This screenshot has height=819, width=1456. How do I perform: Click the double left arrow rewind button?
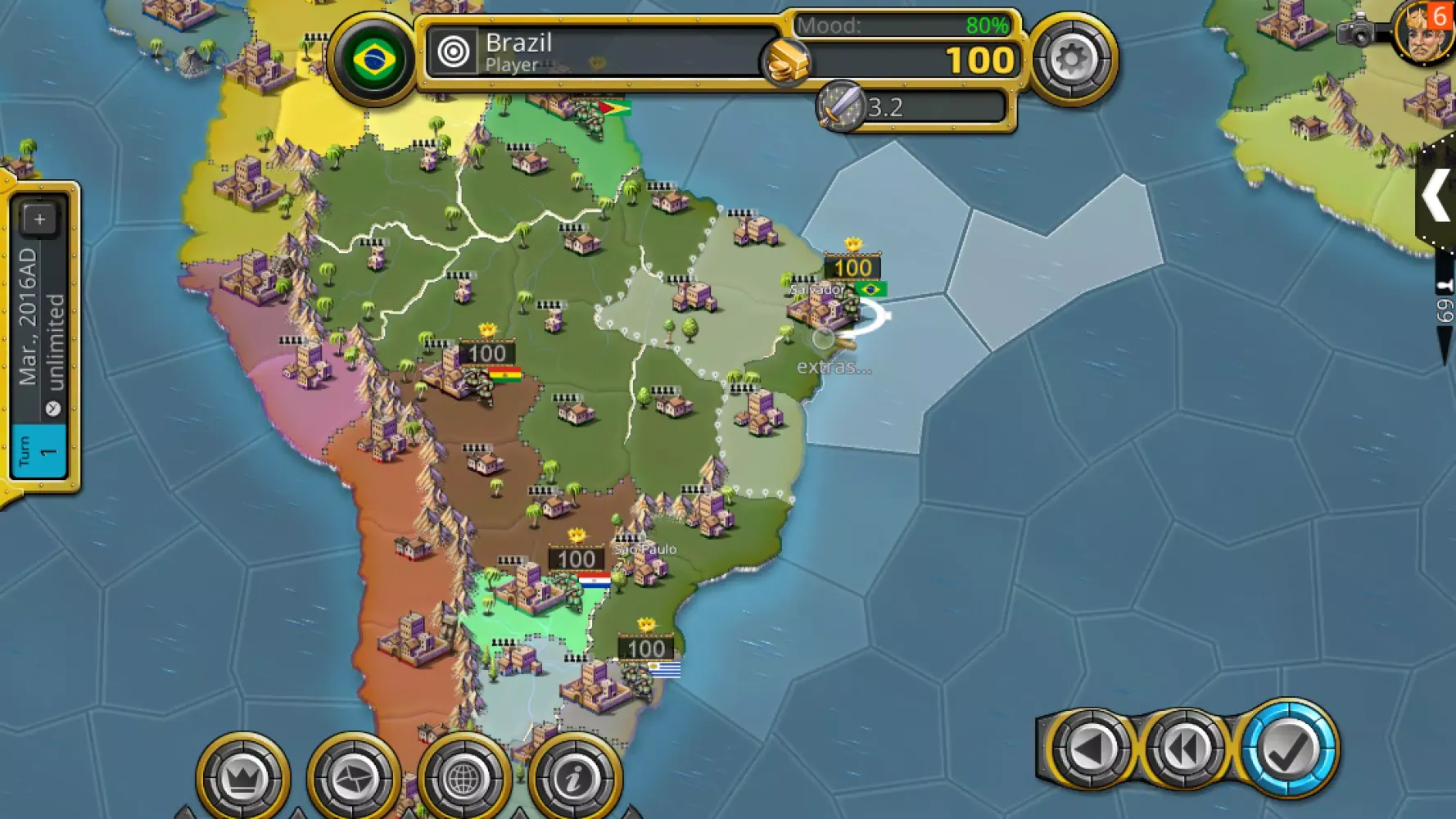pyautogui.click(x=1184, y=749)
